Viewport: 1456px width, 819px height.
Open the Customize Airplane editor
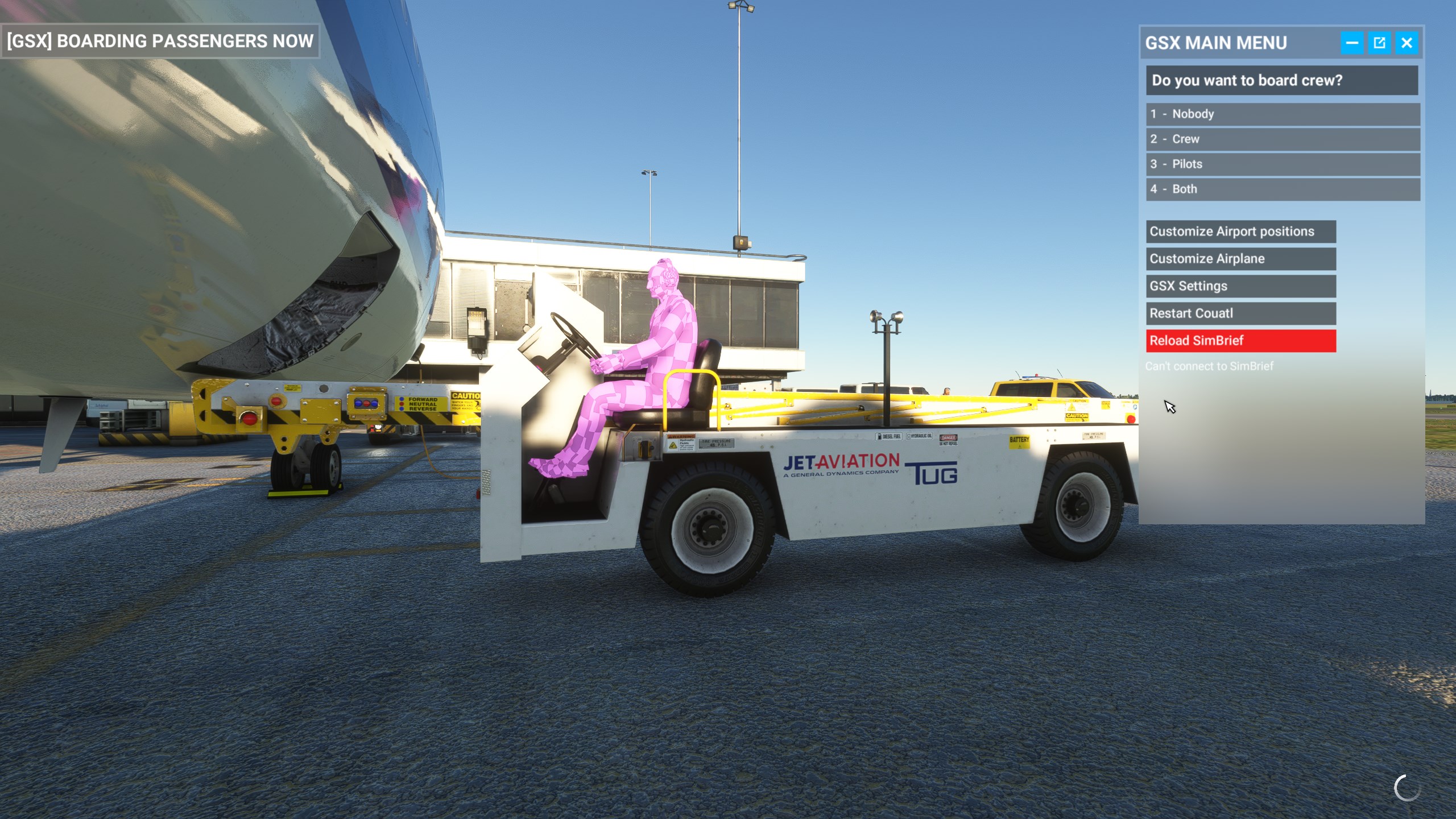1240,259
